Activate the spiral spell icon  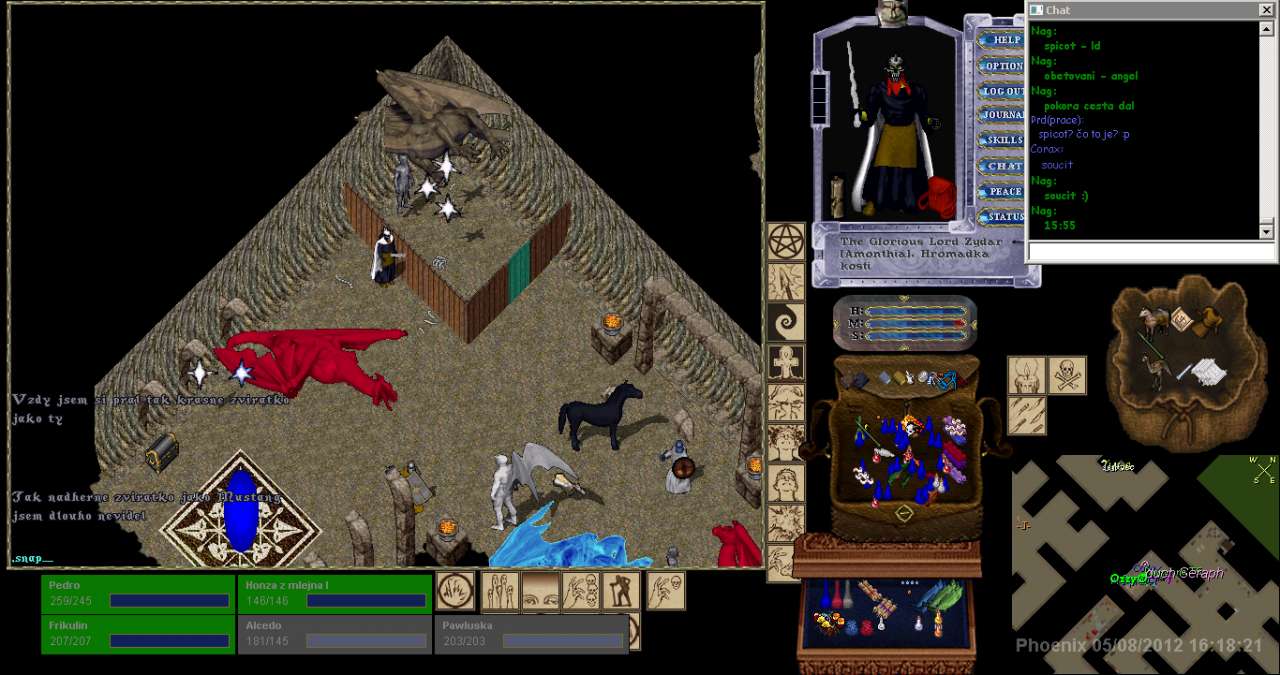click(x=786, y=323)
